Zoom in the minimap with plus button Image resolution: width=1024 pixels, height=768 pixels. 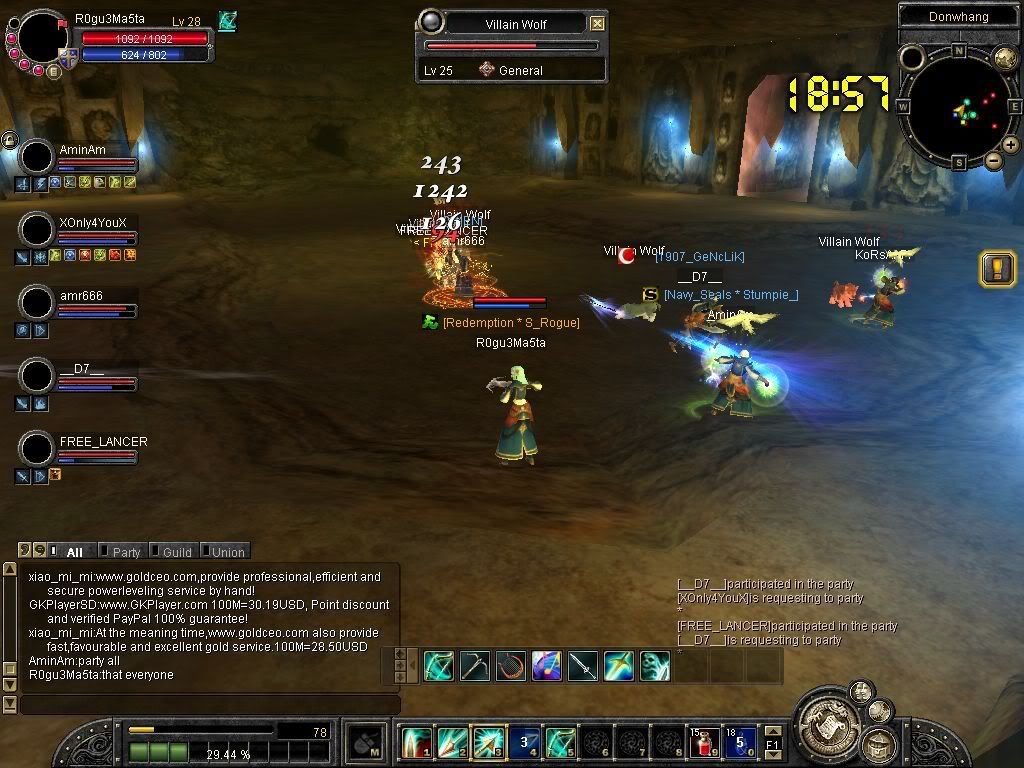[1011, 145]
